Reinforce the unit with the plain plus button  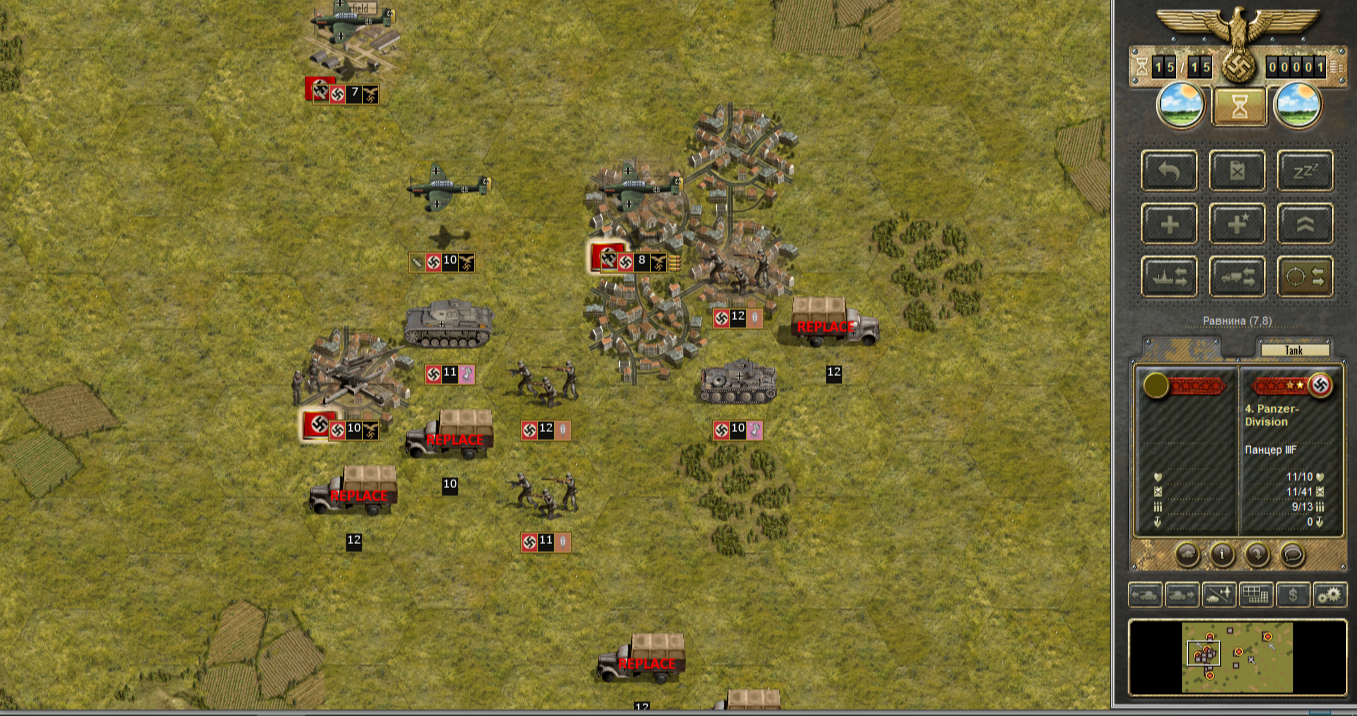click(1169, 224)
